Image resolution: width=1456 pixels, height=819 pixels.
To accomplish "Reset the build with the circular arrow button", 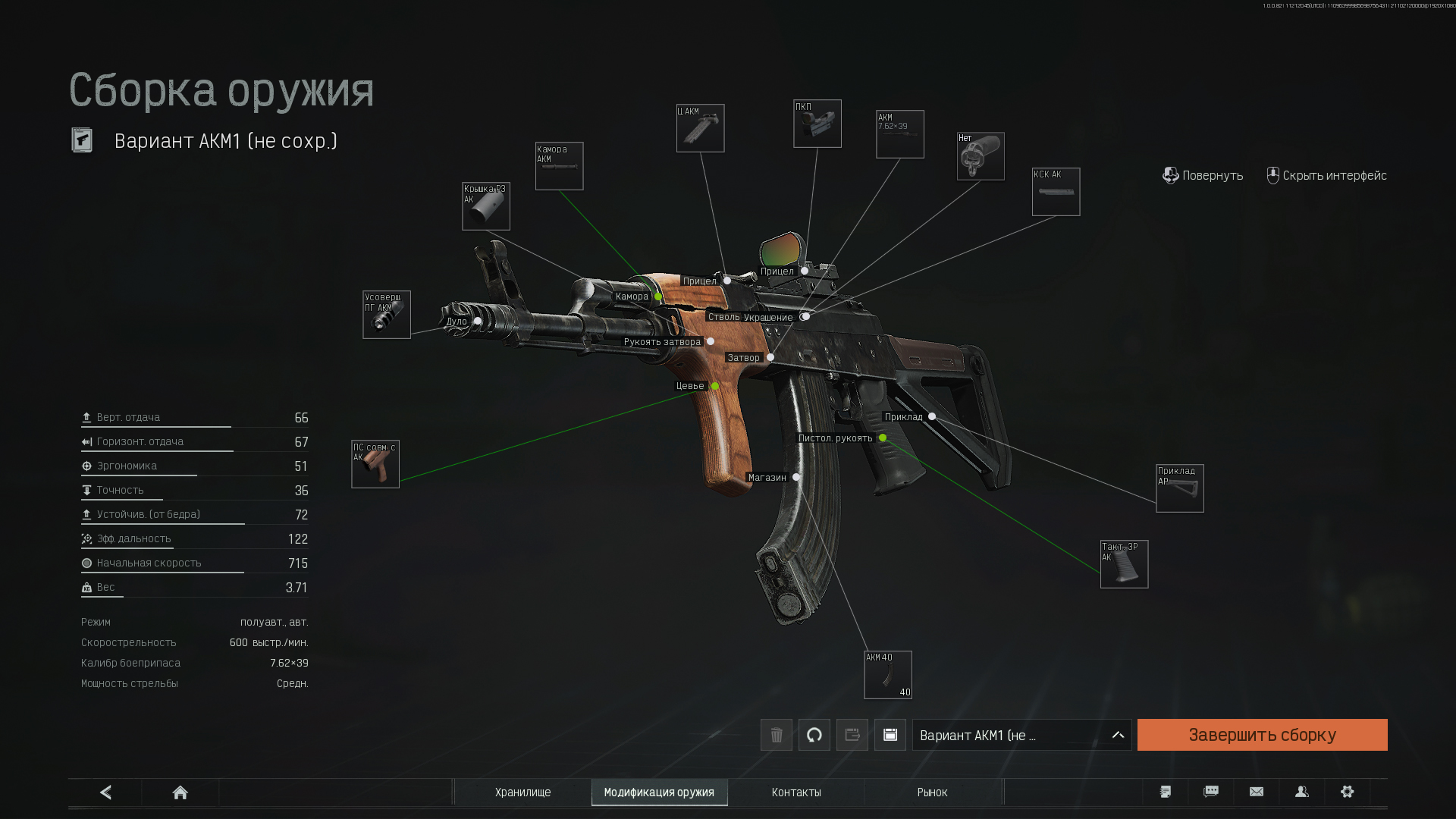I will click(814, 735).
